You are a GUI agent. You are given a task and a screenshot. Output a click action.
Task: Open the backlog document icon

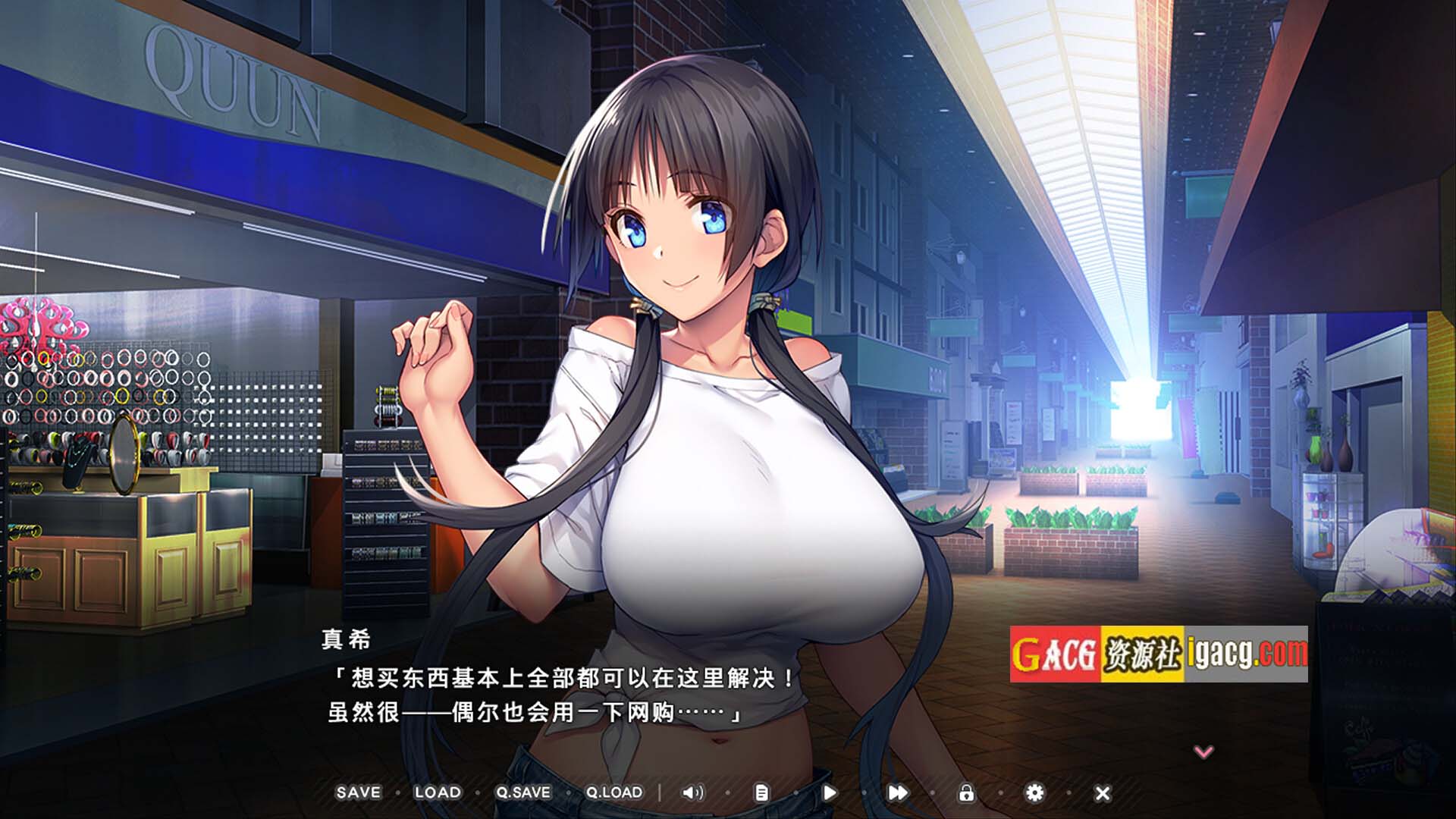coord(761,792)
